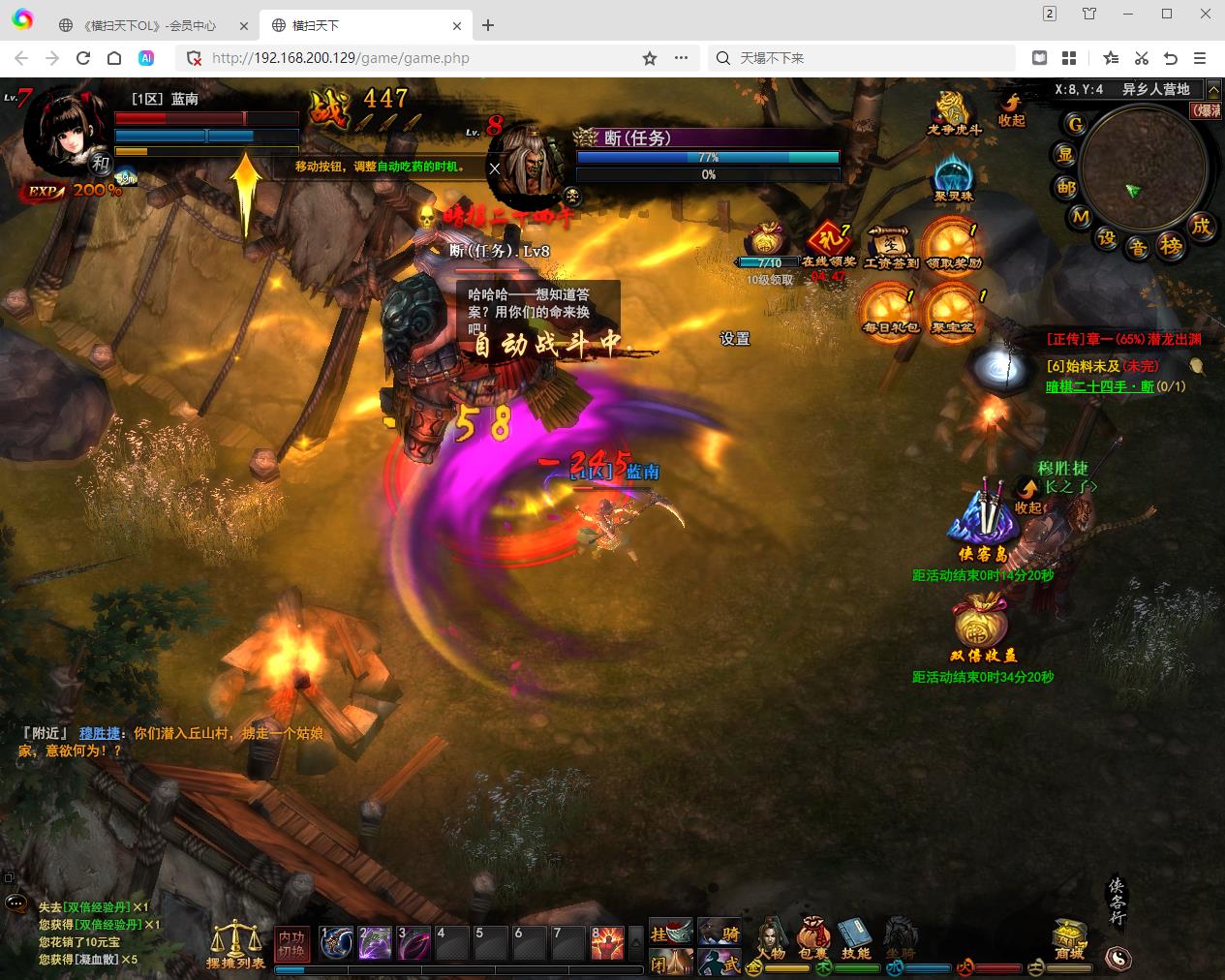Open the 邮 mail button
This screenshot has height=980, width=1225.
(x=1066, y=187)
